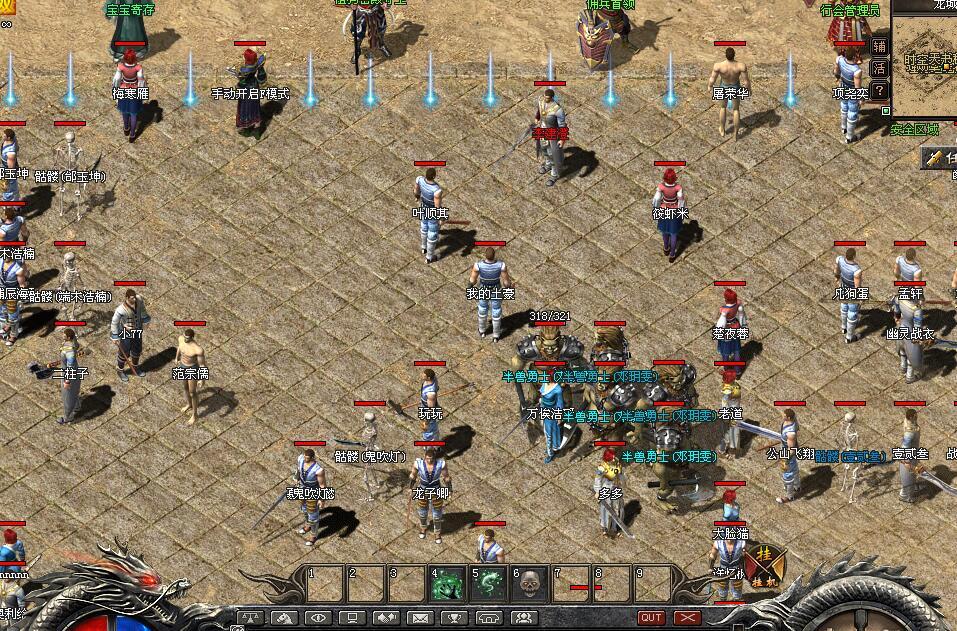This screenshot has width=957, height=631.
Task: Click the 辅 assist button beside the minimap
Action: [879, 46]
